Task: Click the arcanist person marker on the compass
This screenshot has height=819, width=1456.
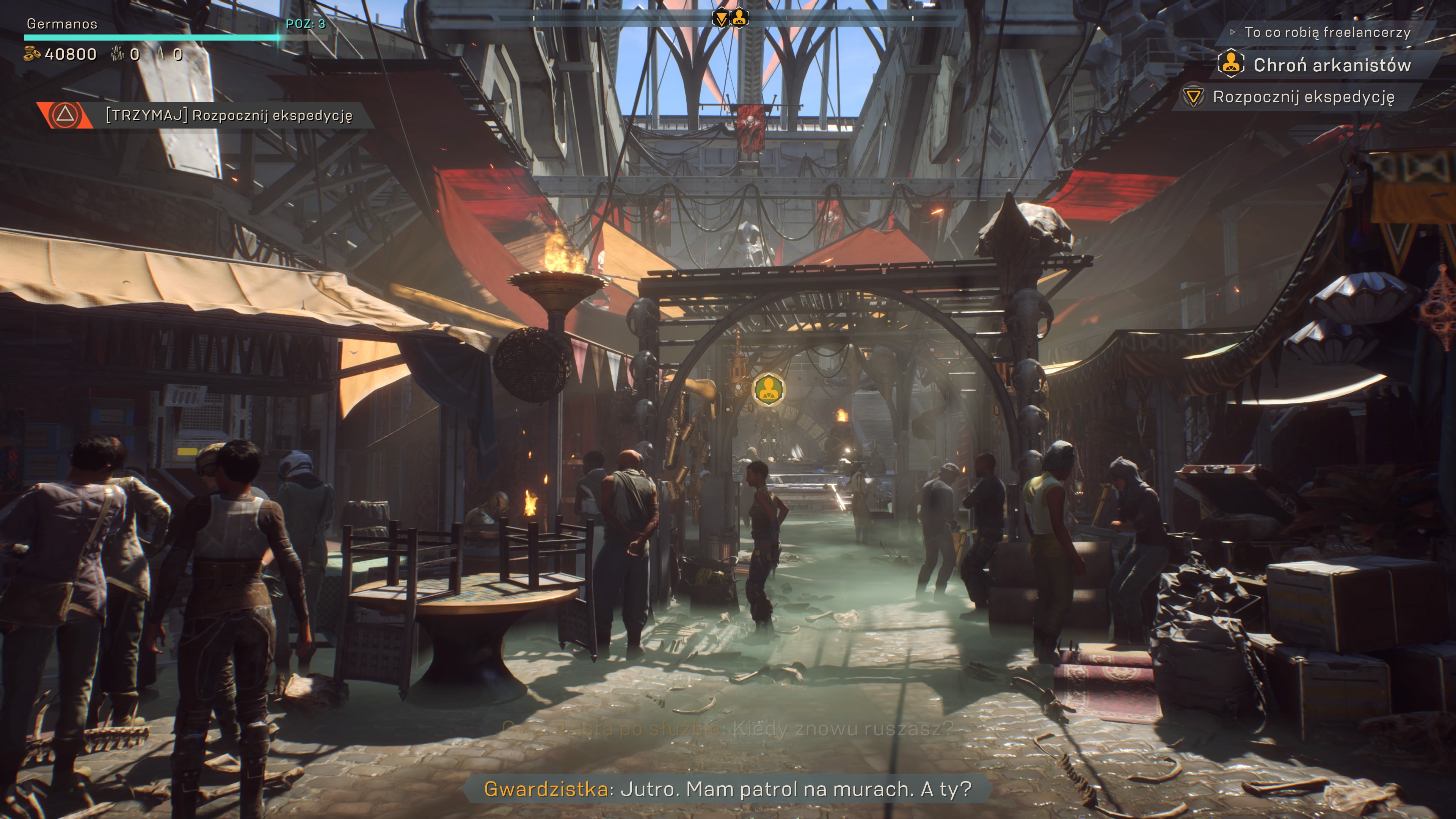Action: coord(739,18)
